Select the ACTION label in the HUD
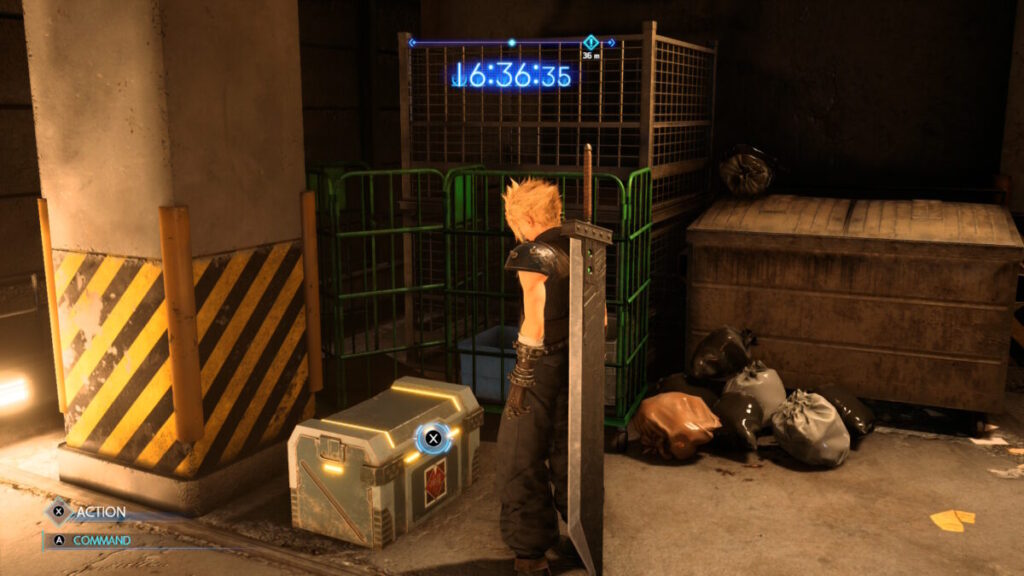The image size is (1024, 576). (101, 512)
